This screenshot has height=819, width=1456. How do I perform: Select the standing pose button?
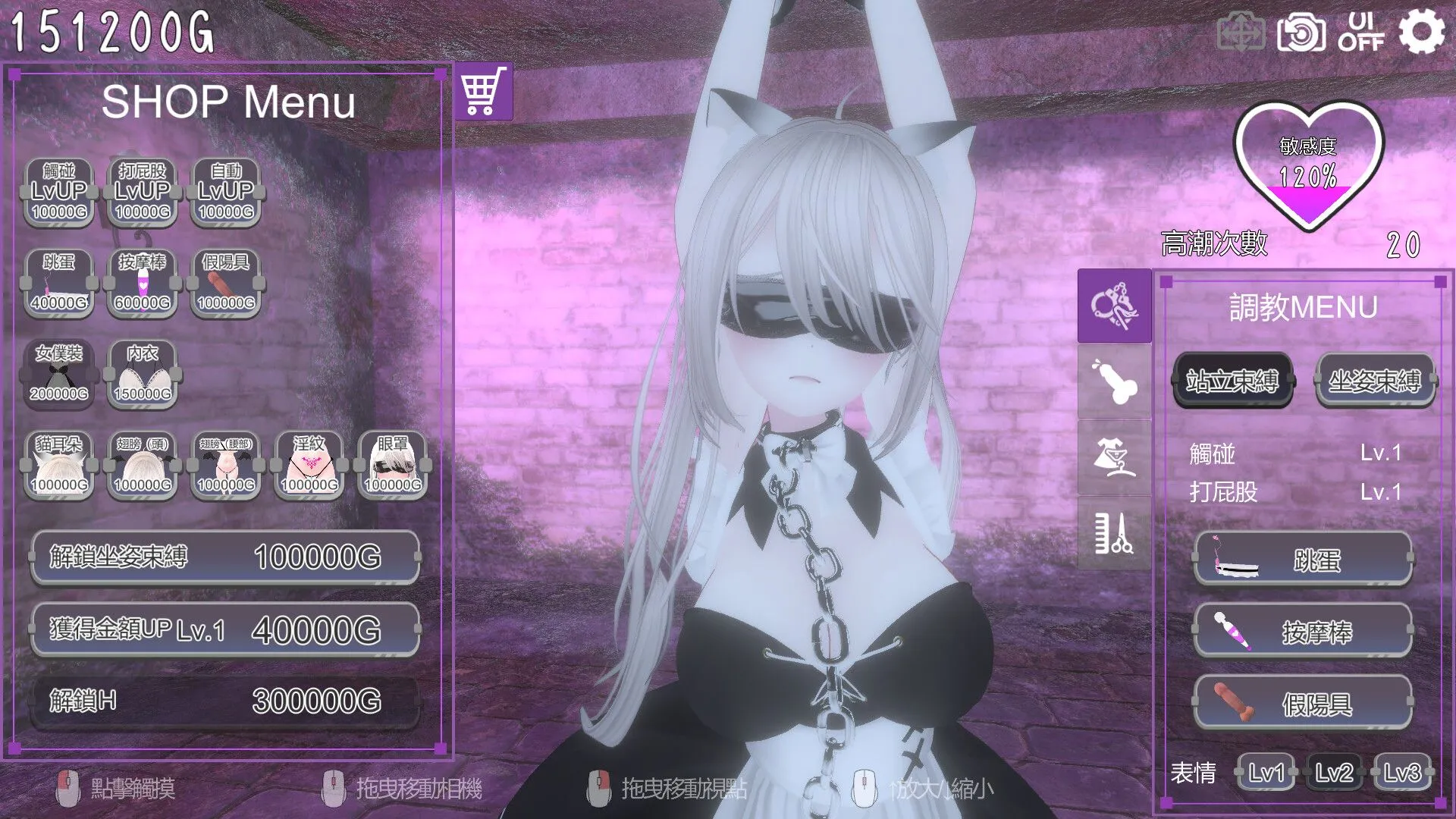tap(1232, 381)
